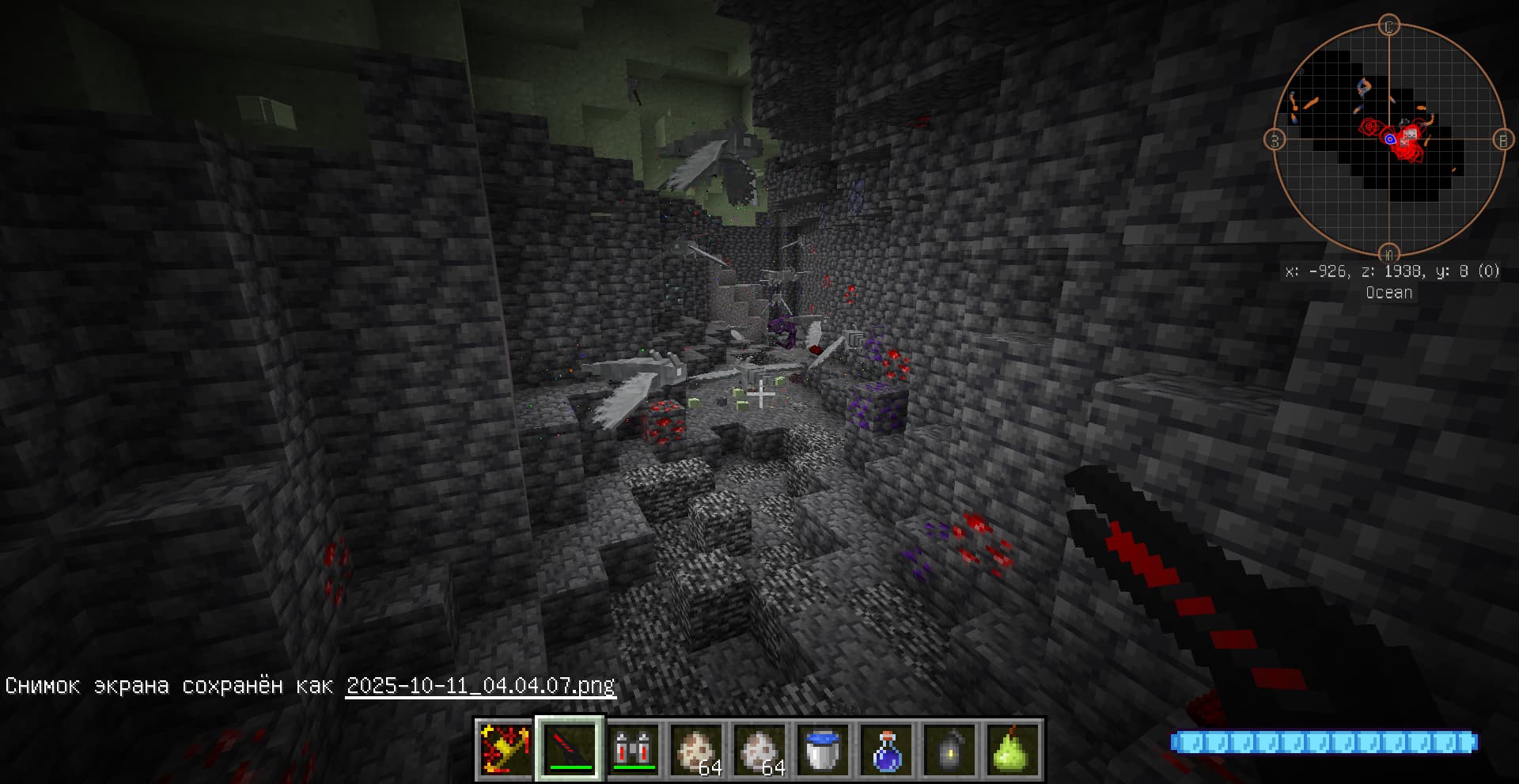
Task: Select the brown spotted spawn egg stack
Action: 697,748
